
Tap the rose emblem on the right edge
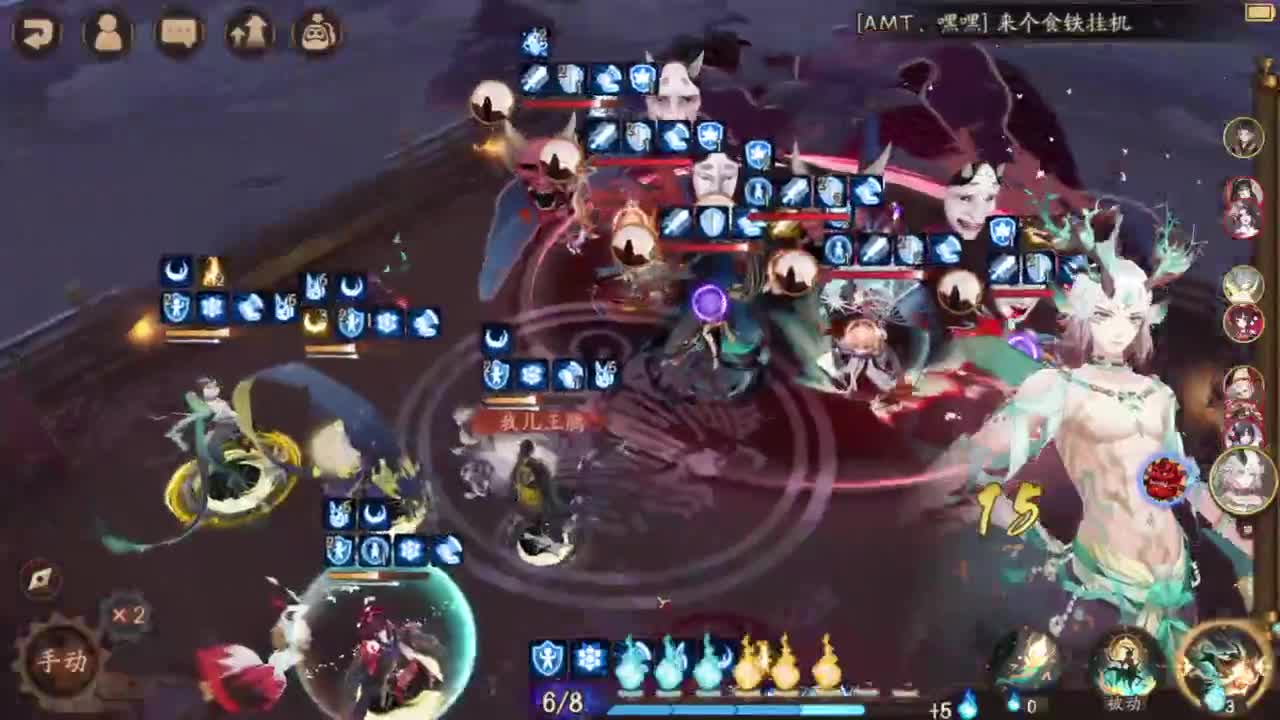point(1162,477)
